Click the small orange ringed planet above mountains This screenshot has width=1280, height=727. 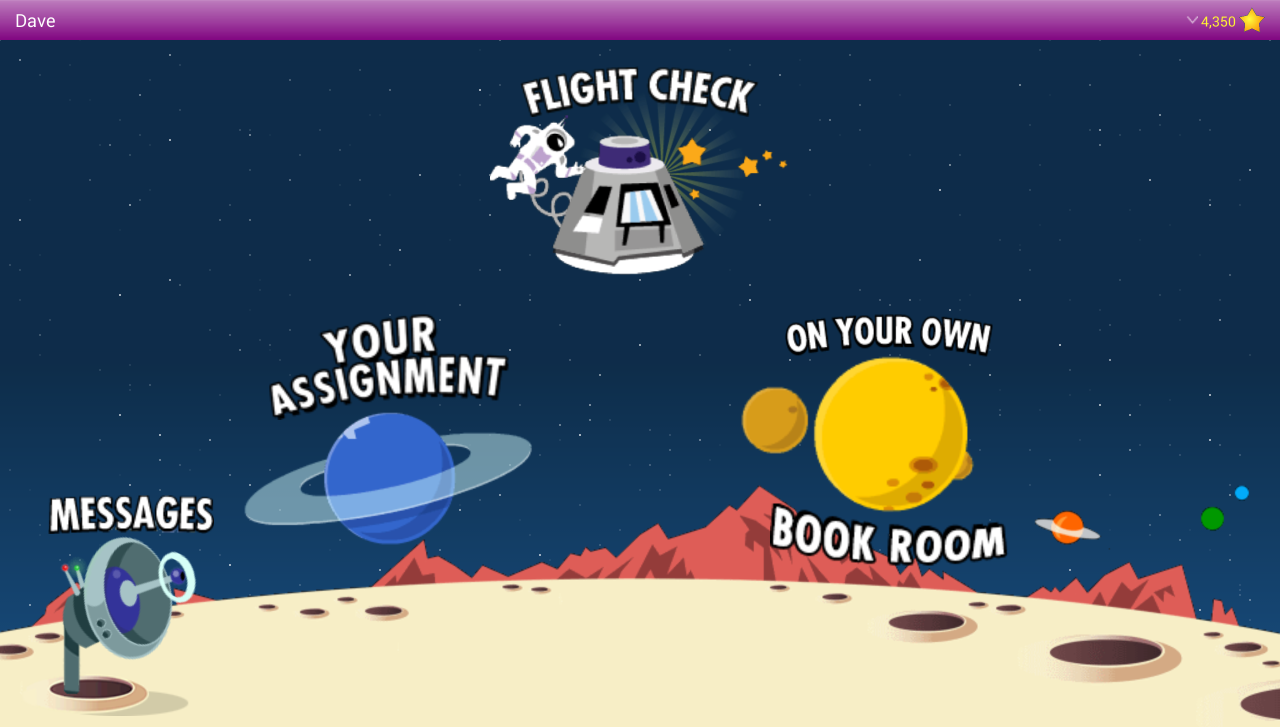coord(1068,529)
